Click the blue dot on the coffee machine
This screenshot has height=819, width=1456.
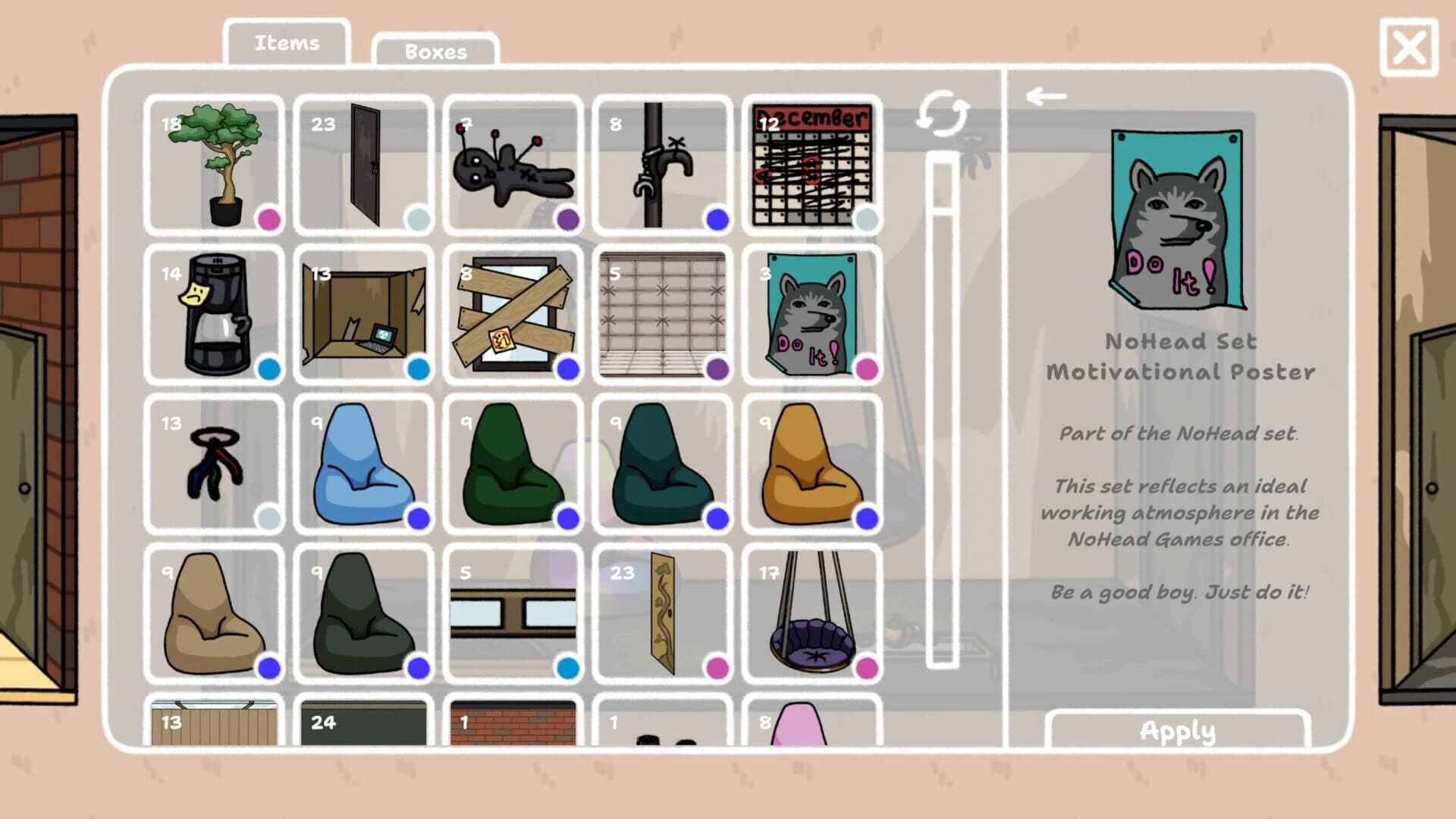pos(269,369)
